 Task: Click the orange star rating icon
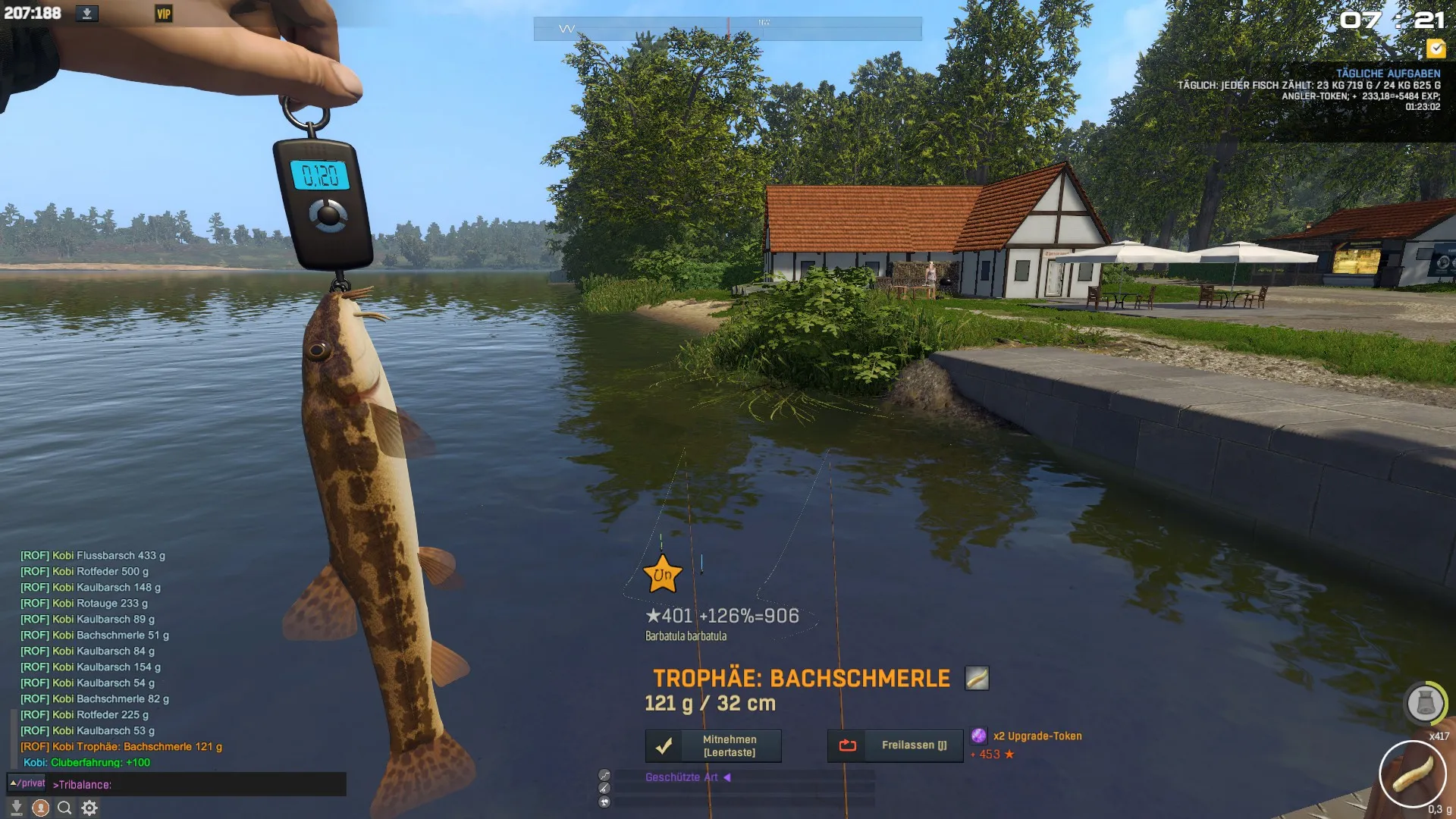[662, 574]
